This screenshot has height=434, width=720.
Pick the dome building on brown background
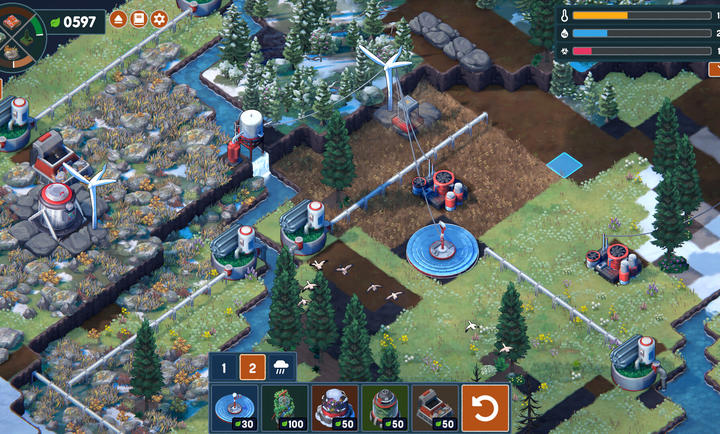tap(334, 407)
